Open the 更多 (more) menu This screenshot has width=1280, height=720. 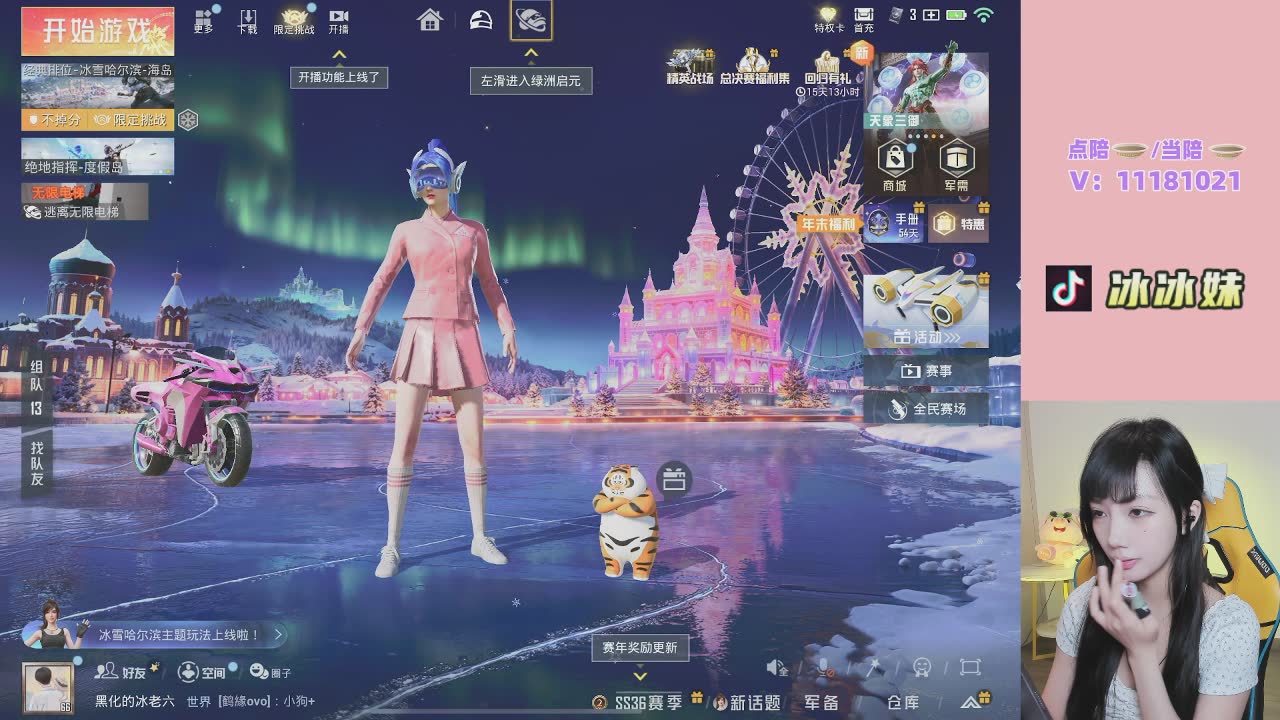(204, 20)
